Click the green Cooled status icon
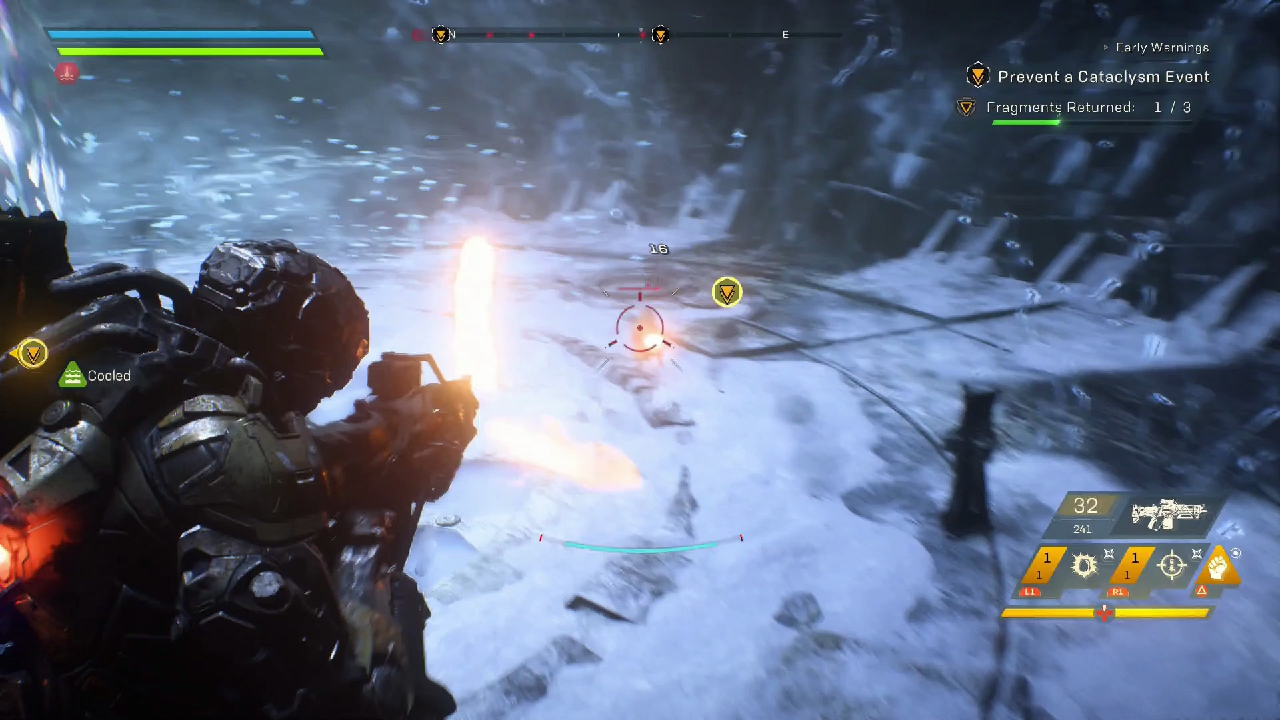The height and width of the screenshot is (720, 1280). 71,376
